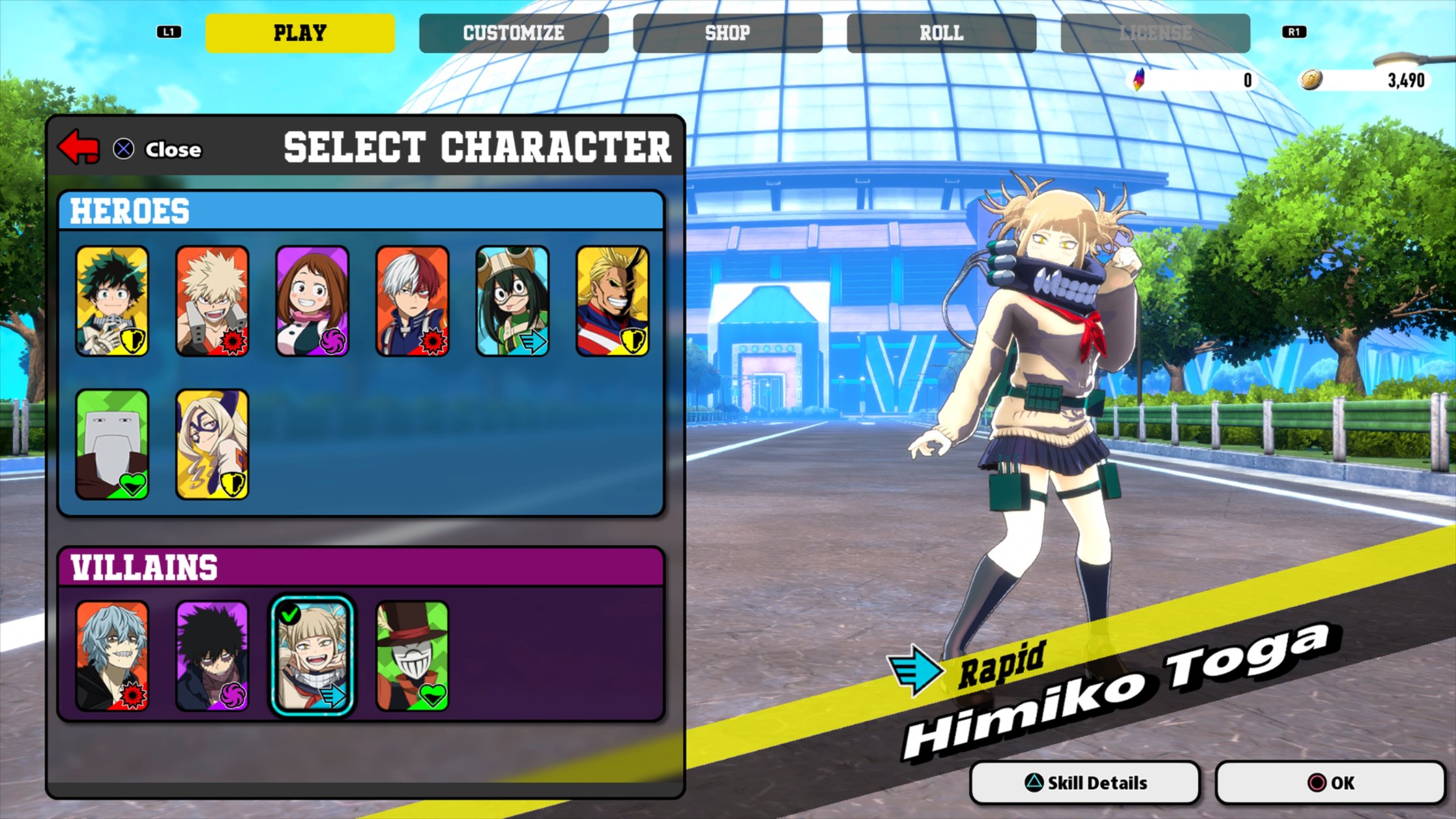The image size is (1456, 819).
Task: Click the red back arrow icon
Action: [x=77, y=149]
